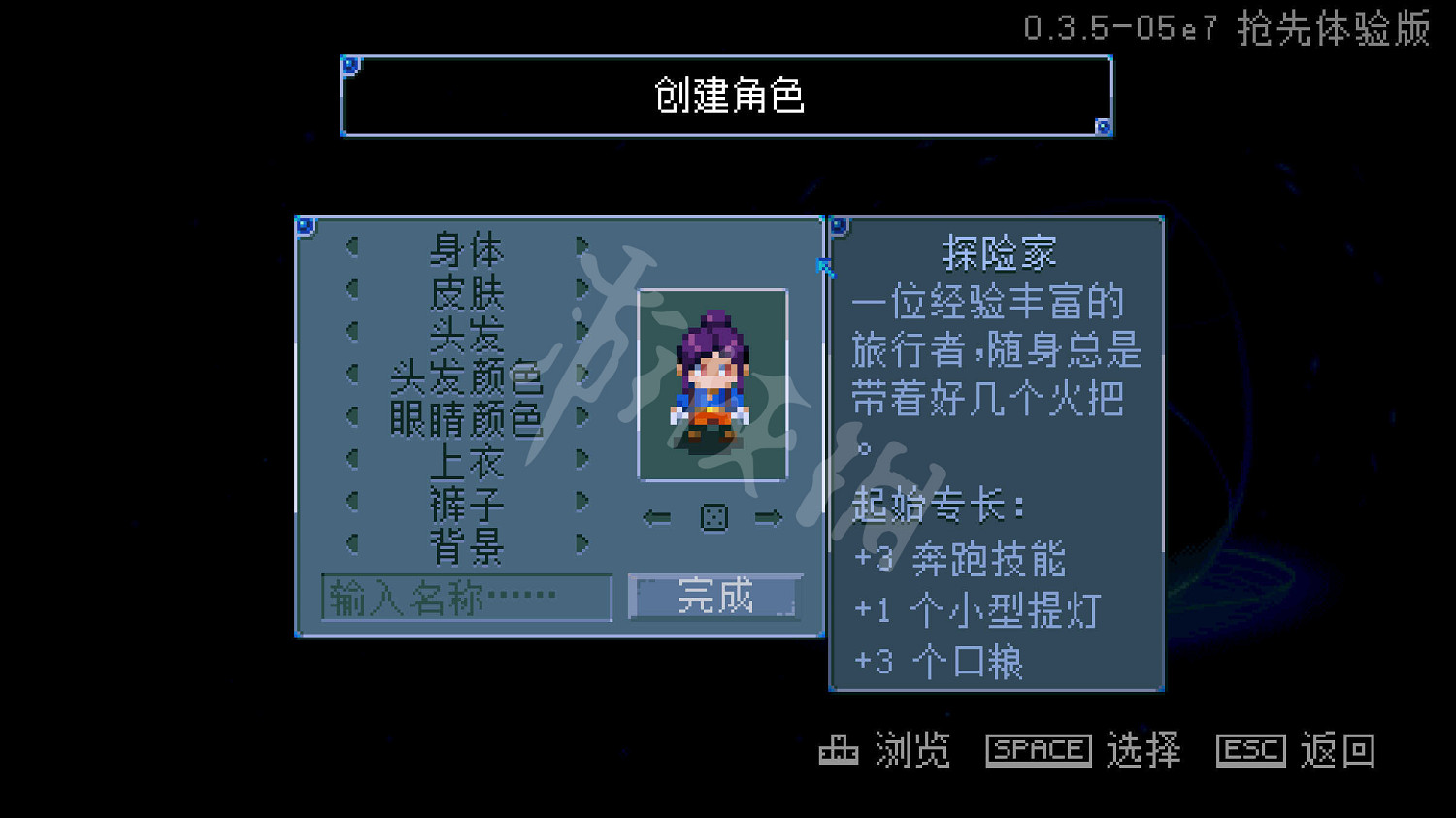Click the dice icon to randomize appearance
1456x818 pixels.
[714, 517]
